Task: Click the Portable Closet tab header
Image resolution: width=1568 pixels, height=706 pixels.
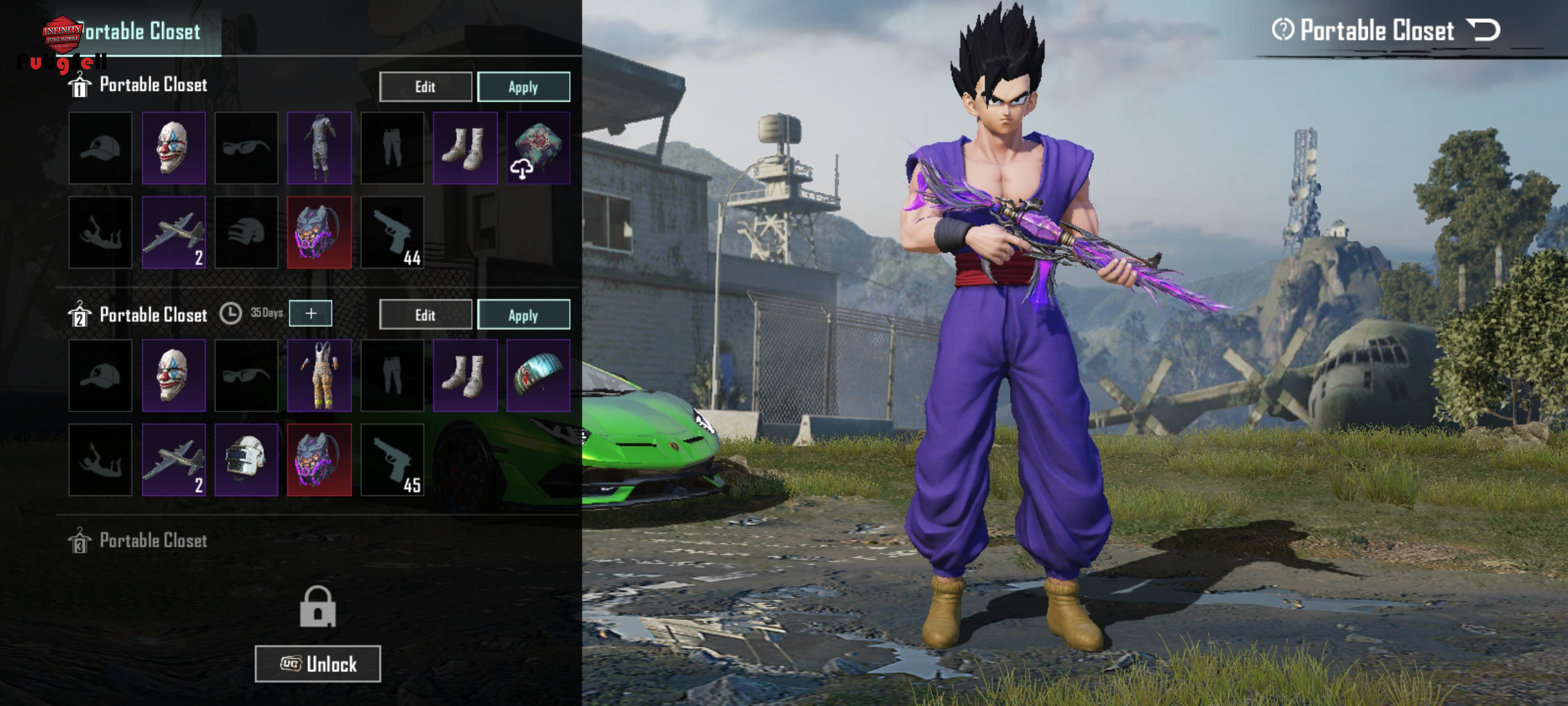Action: 142,31
